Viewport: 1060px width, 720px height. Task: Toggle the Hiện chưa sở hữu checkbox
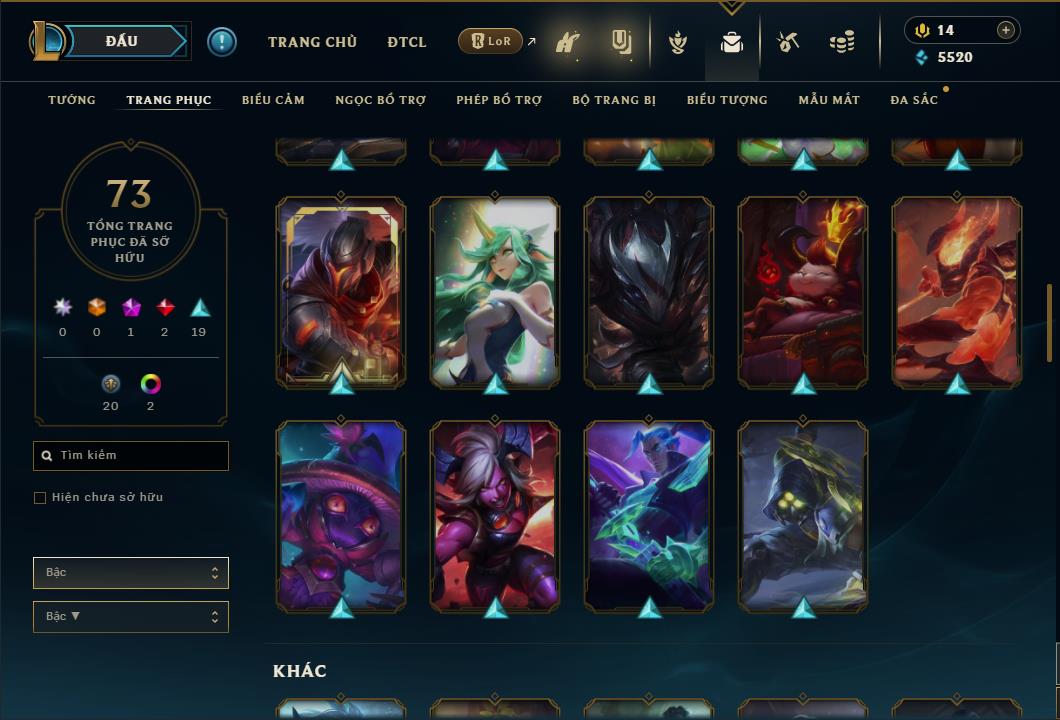coord(40,498)
